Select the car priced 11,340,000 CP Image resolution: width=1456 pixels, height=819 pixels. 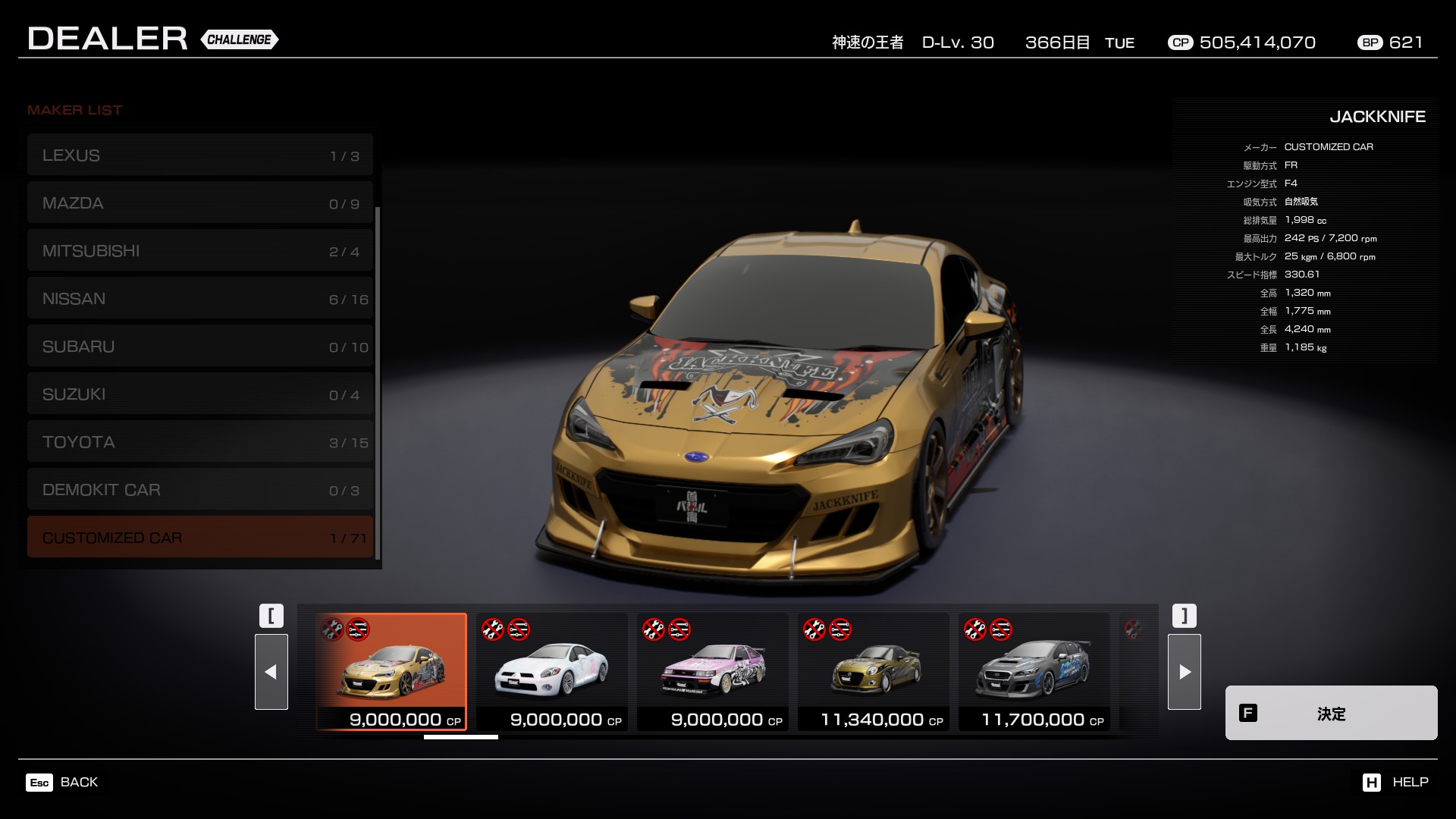874,672
